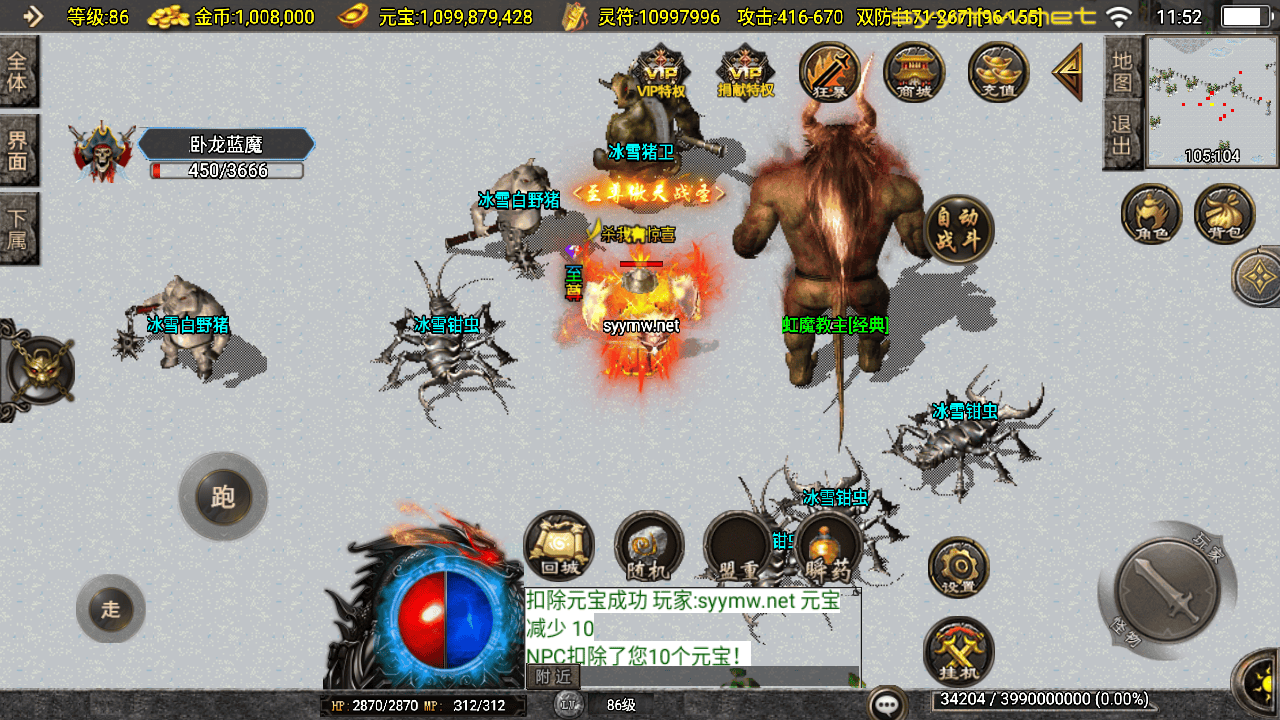Start 挂机 idle mode
Screen dimensions: 1280x720
958,651
